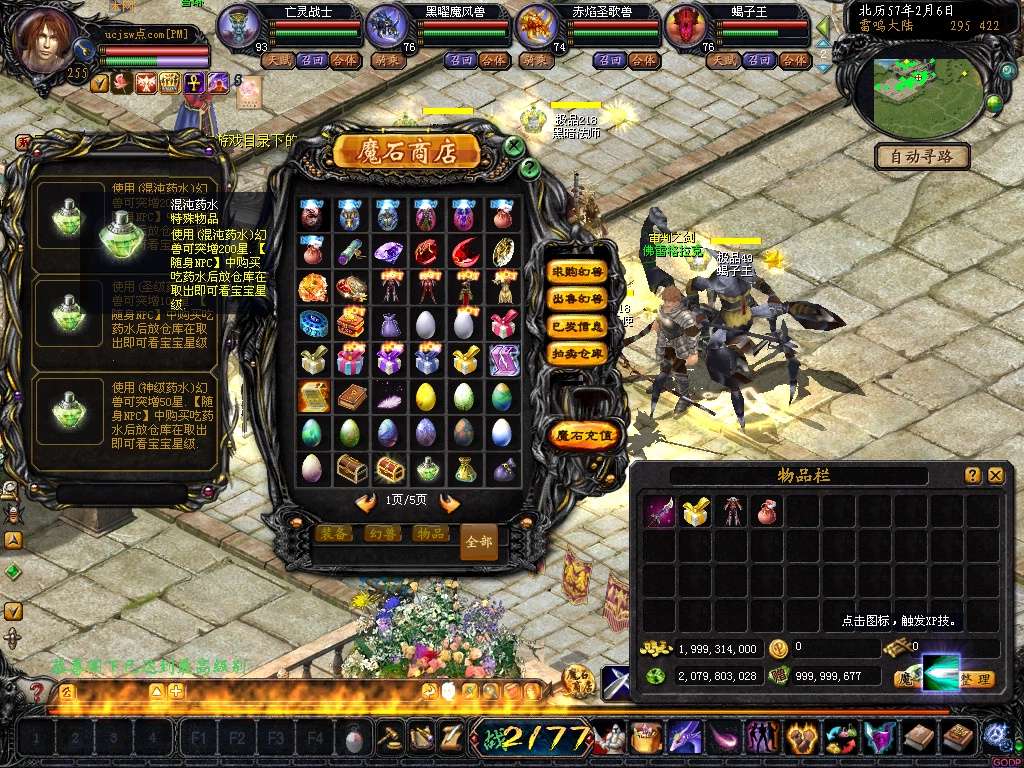Switch to the 装备 shop tab
Image resolution: width=1024 pixels, height=768 pixels.
[334, 534]
